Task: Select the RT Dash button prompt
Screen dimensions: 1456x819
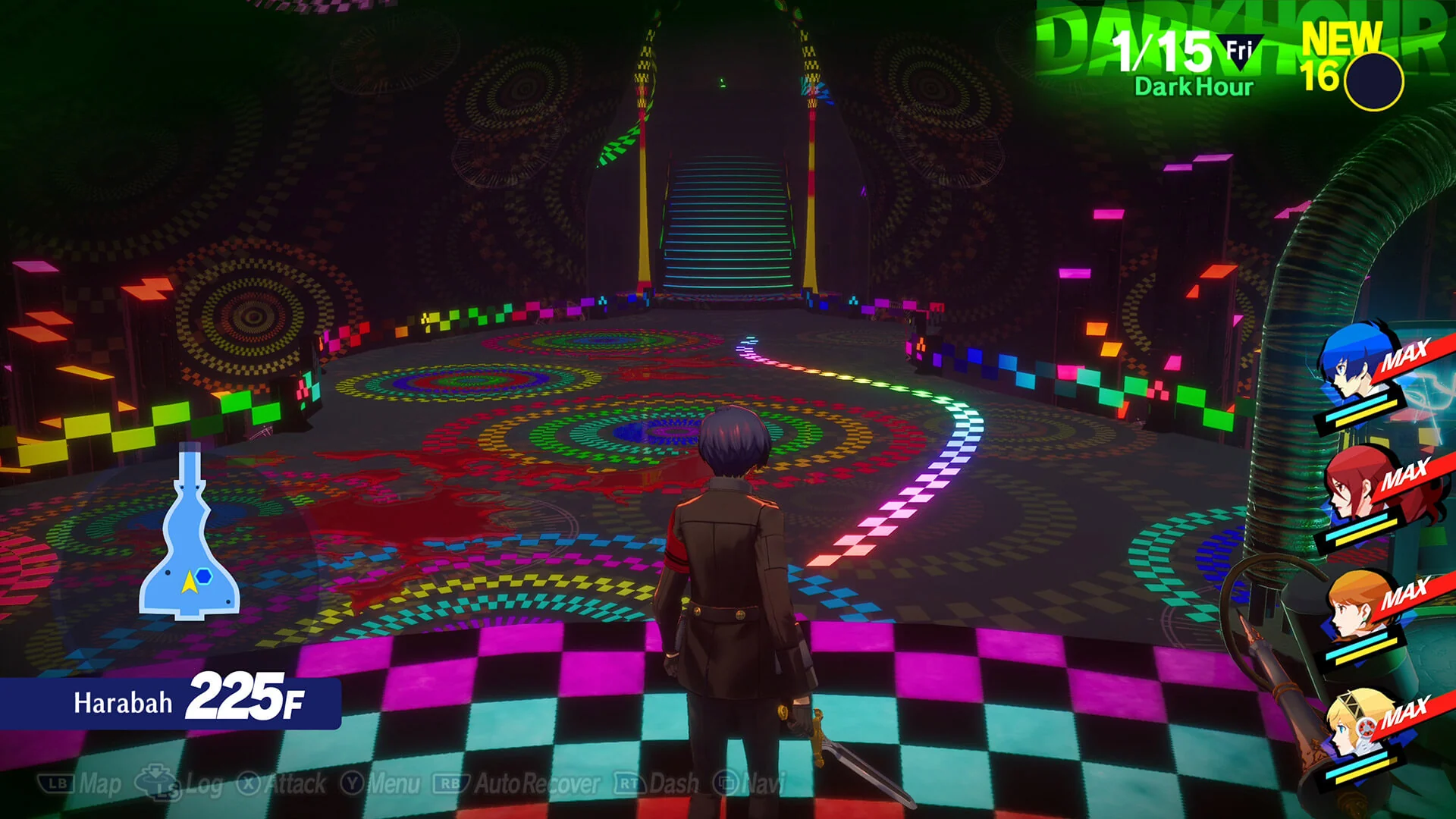Action: [625, 785]
